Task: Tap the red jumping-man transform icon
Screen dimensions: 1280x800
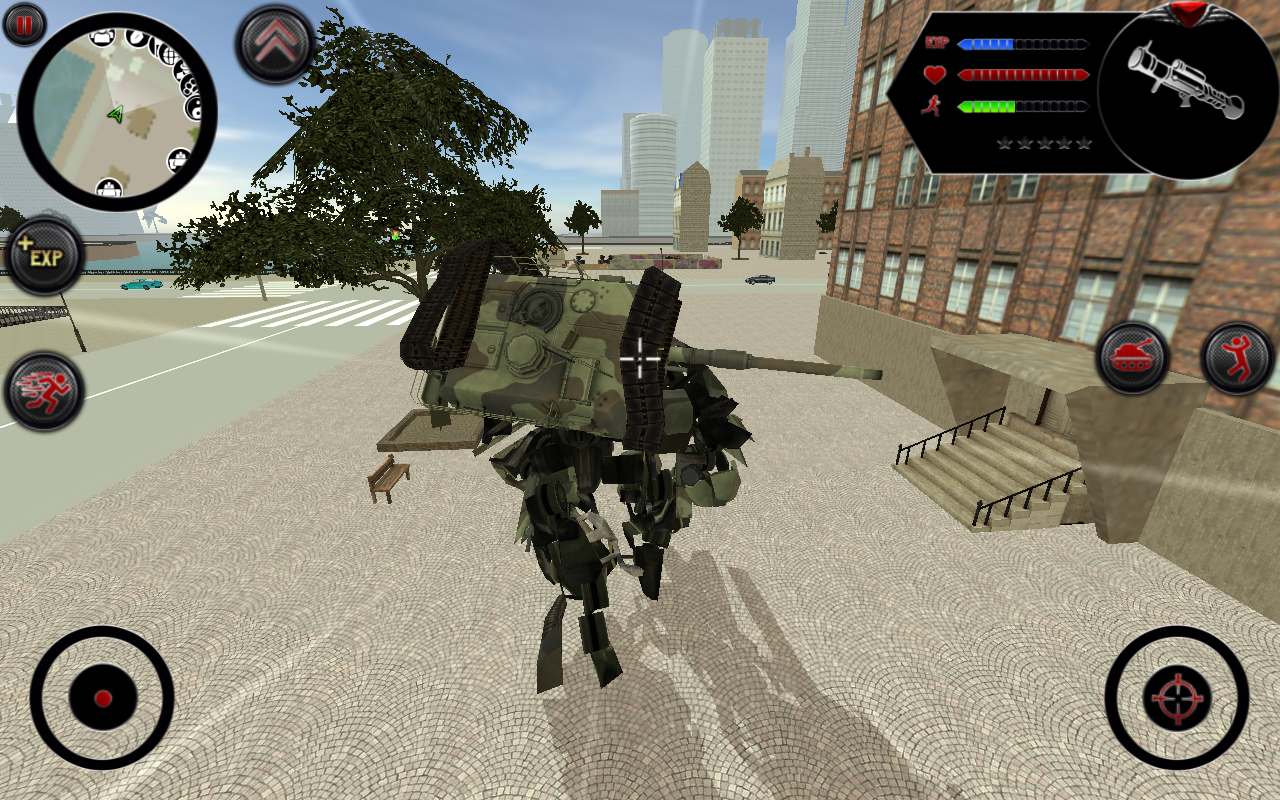Action: coord(1238,358)
